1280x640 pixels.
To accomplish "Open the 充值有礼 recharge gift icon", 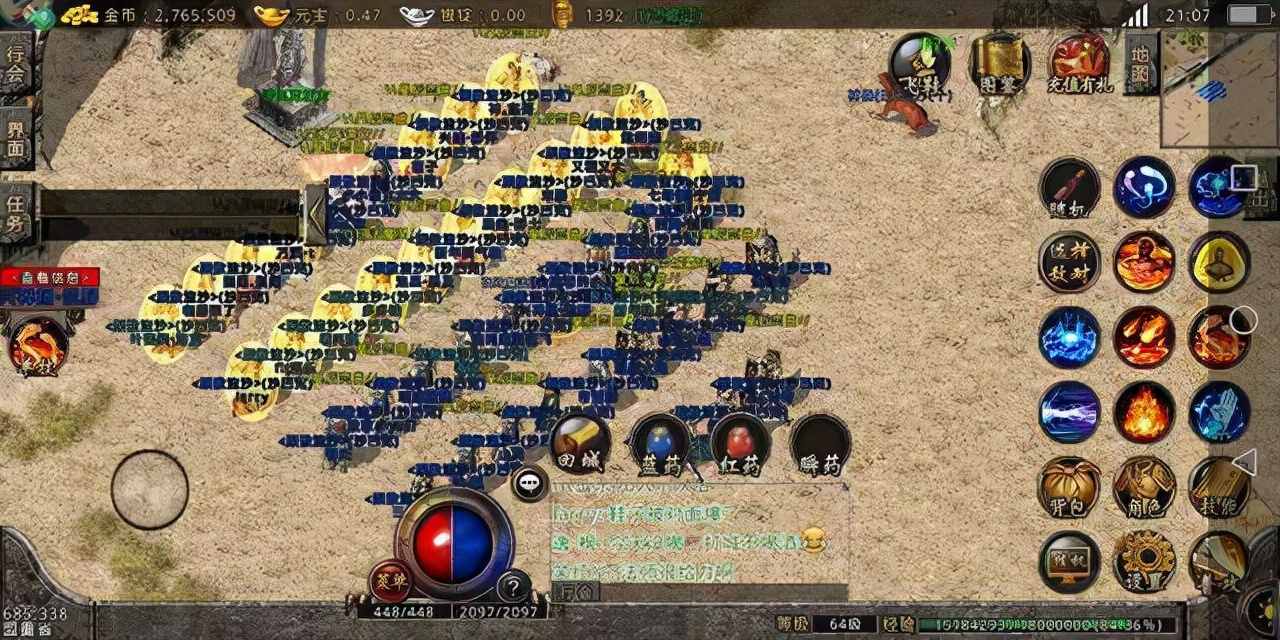I will pos(1079,63).
